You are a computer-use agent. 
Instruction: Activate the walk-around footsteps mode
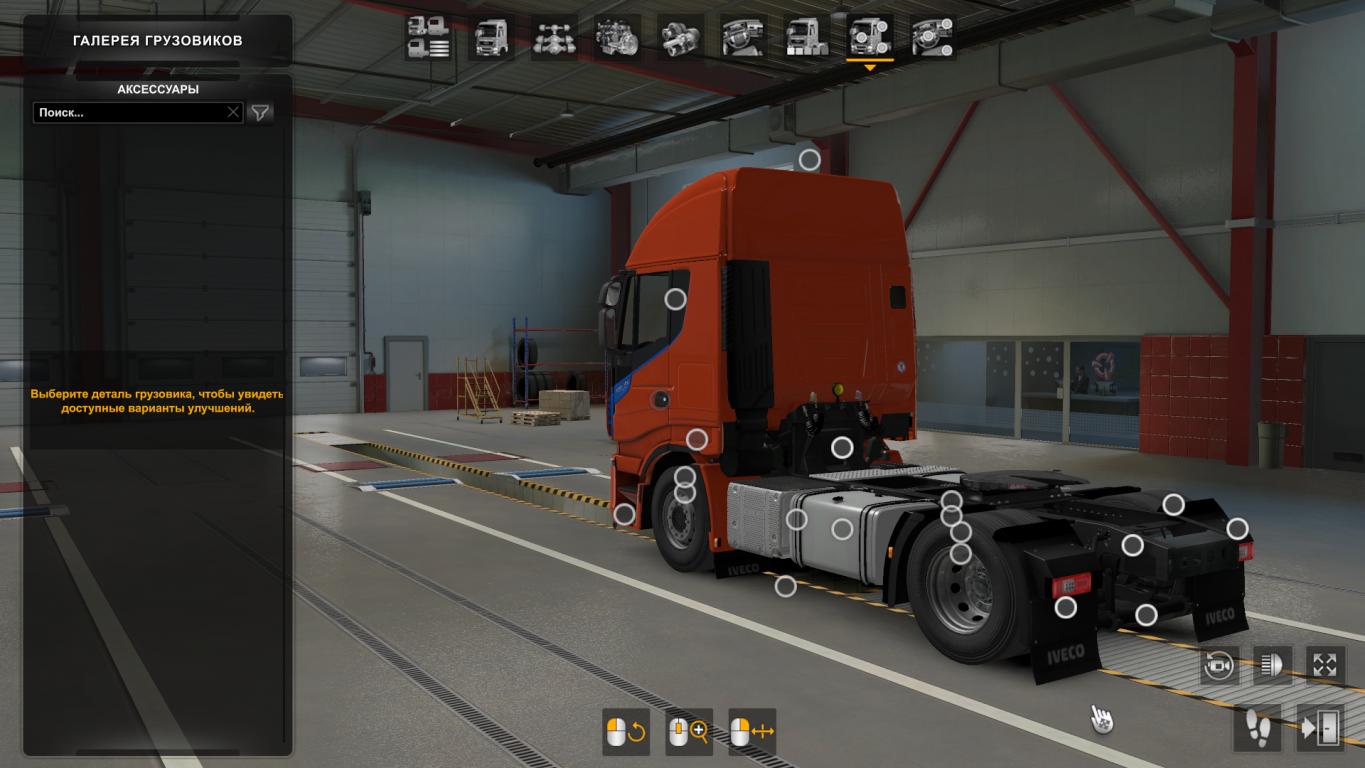(x=1257, y=727)
